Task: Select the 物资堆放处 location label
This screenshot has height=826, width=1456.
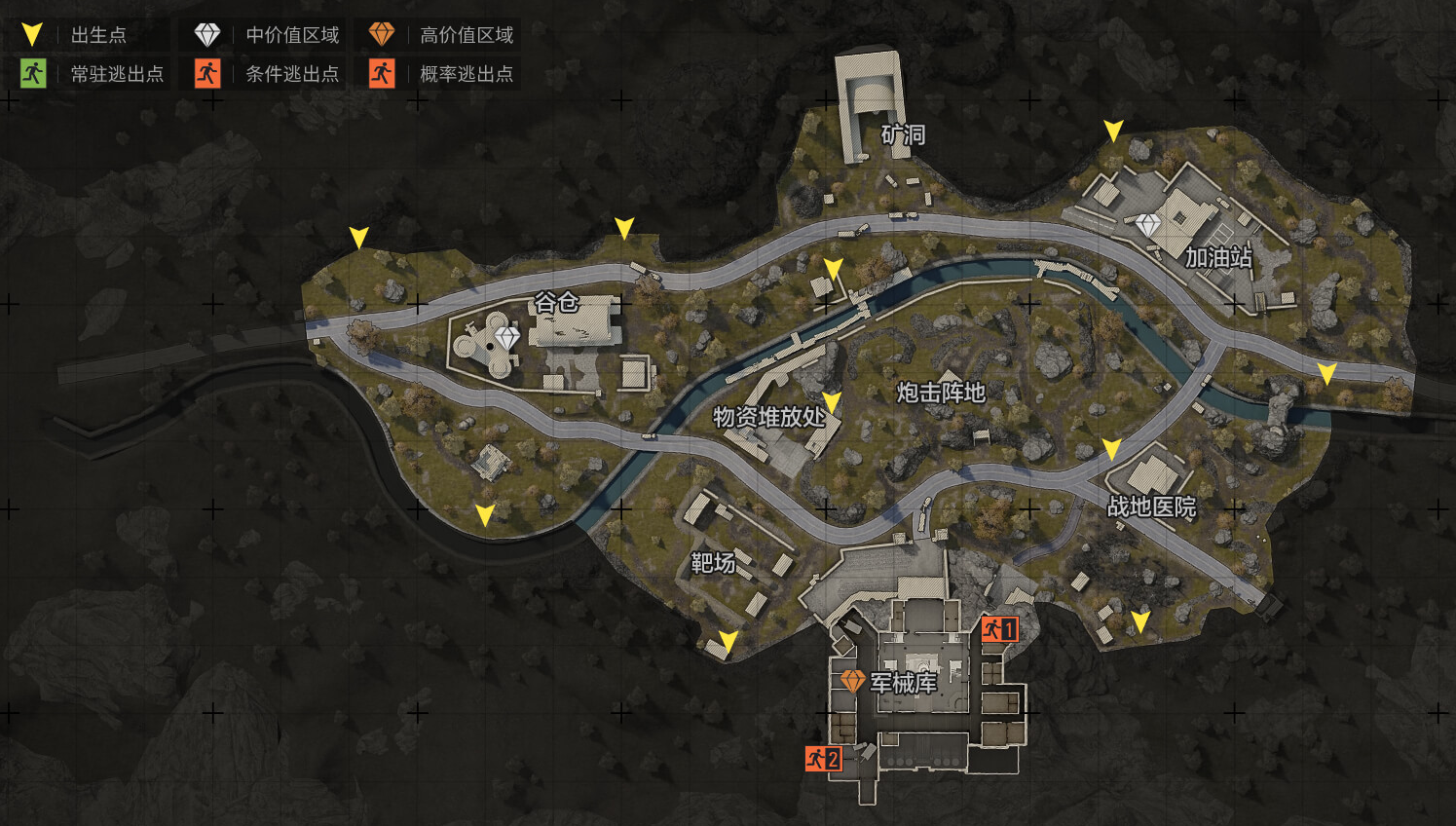Action: tap(769, 417)
